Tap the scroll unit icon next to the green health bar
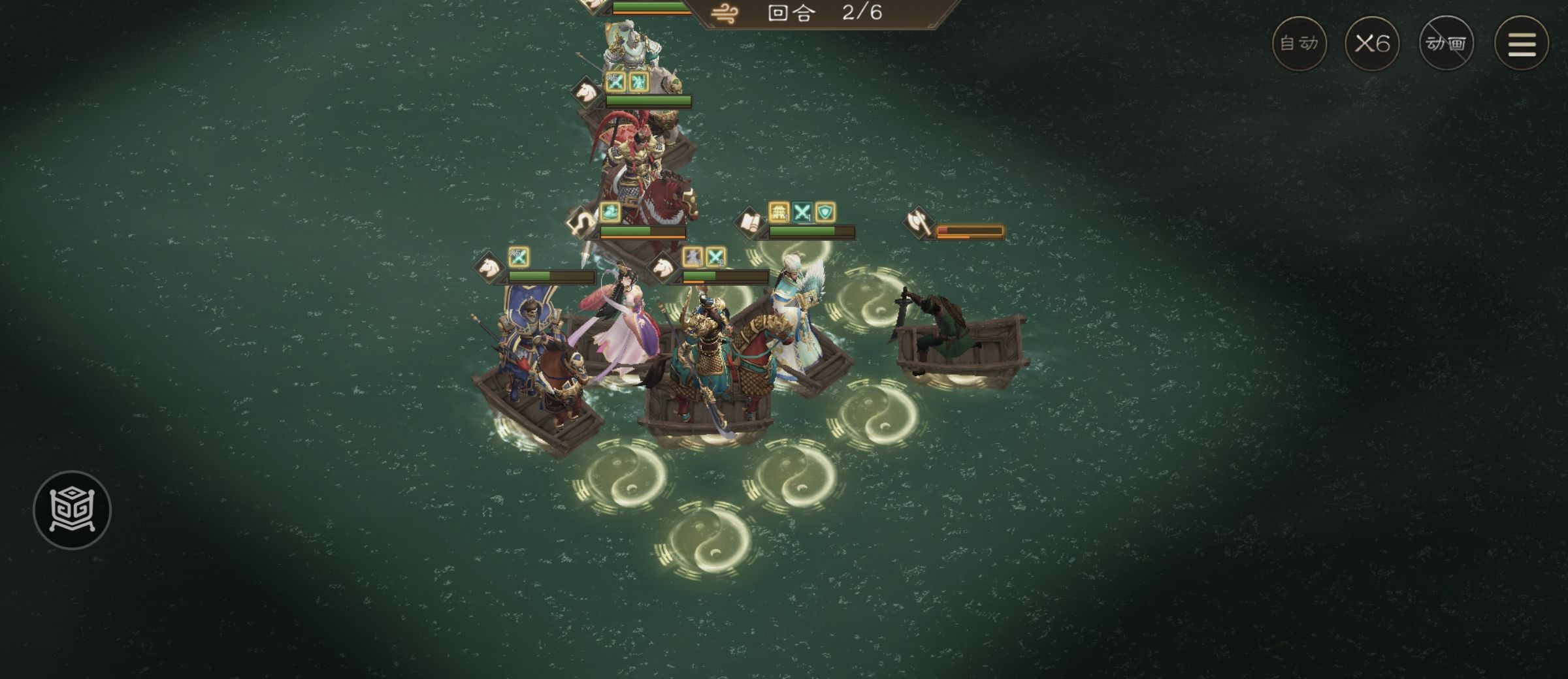The image size is (1568, 679). pos(750,223)
